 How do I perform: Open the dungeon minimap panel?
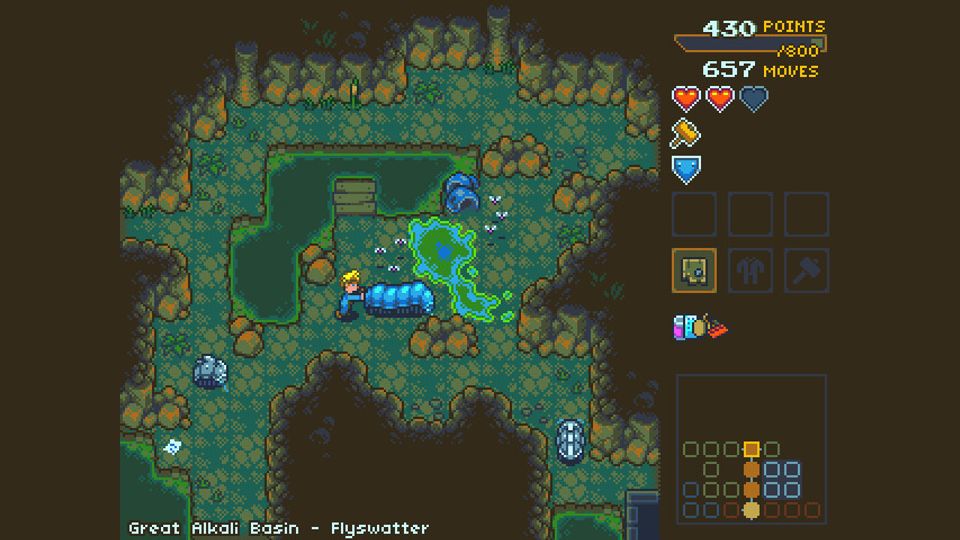[751, 449]
